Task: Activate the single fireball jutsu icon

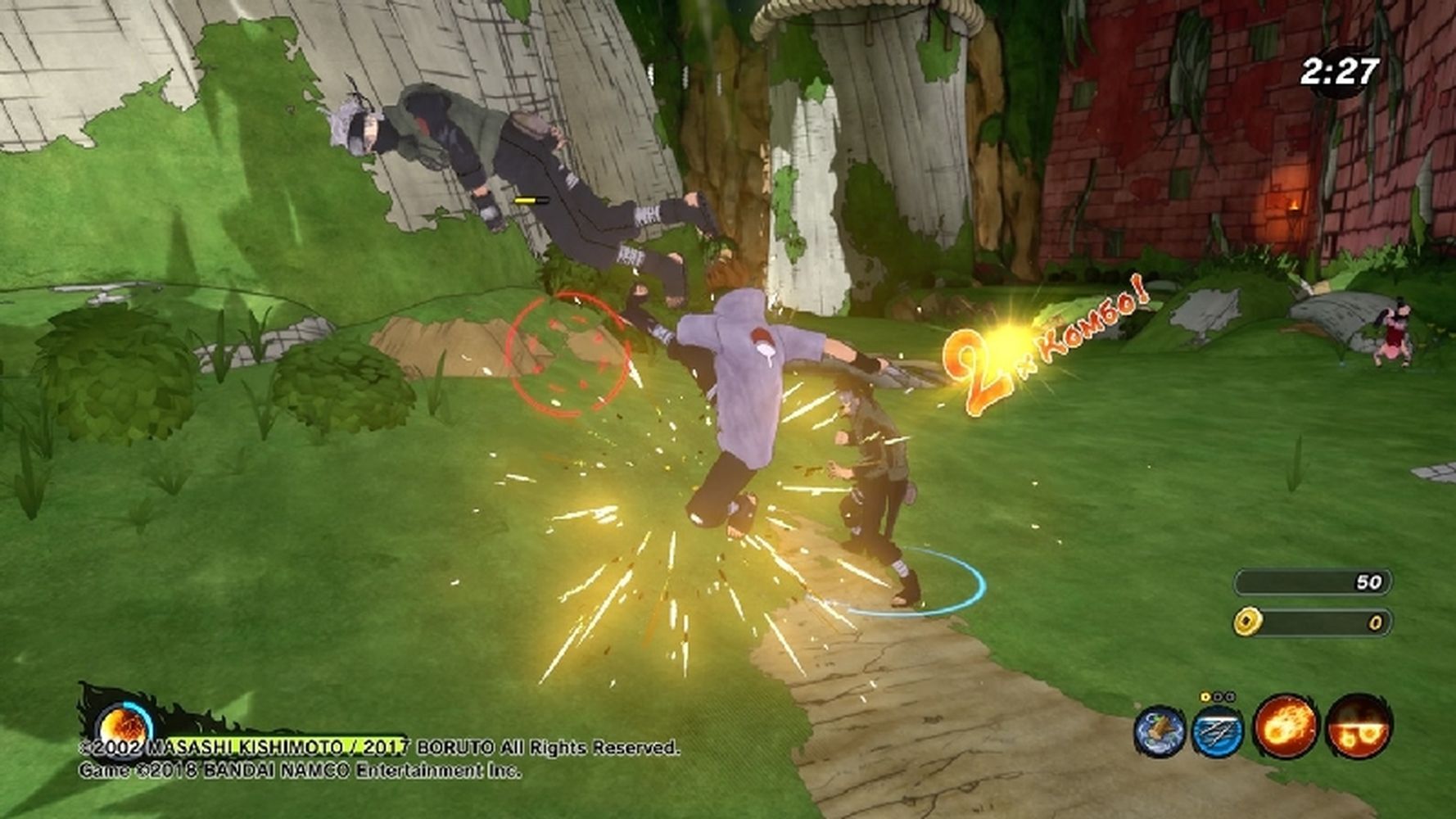Action: tap(1285, 726)
